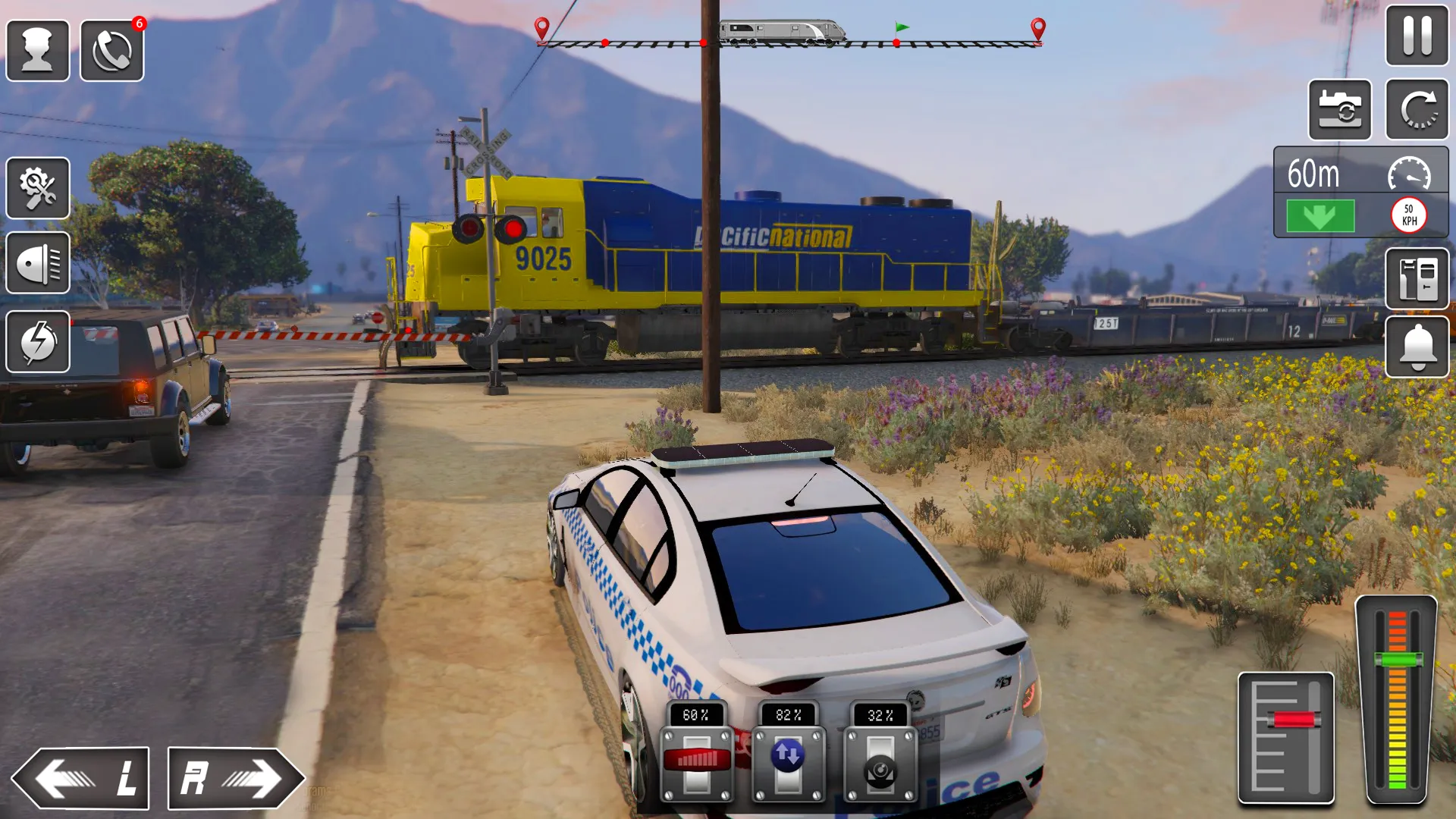Answer the phone call with 6 notifications
1456x819 pixels.
pyautogui.click(x=111, y=48)
